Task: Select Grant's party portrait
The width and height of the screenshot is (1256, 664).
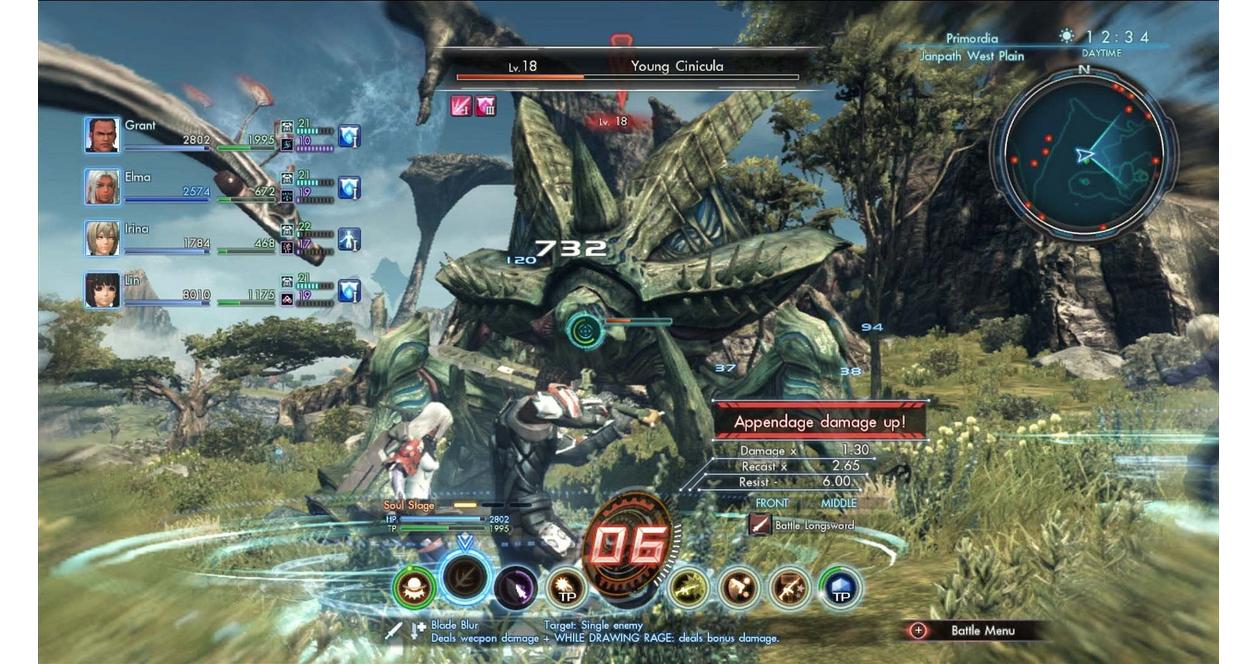Action: coord(102,135)
